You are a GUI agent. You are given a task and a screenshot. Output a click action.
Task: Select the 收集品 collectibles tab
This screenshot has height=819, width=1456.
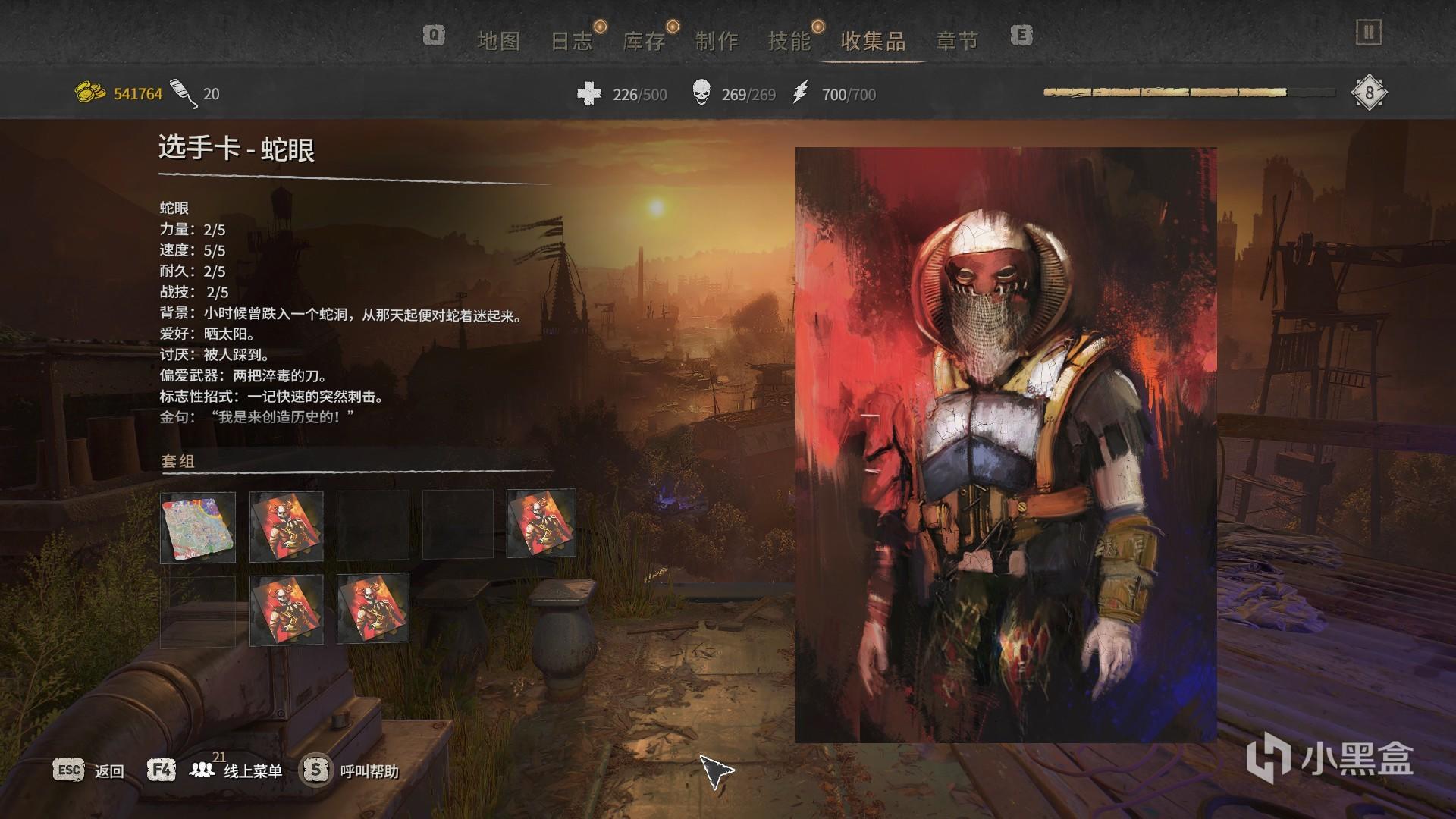874,41
